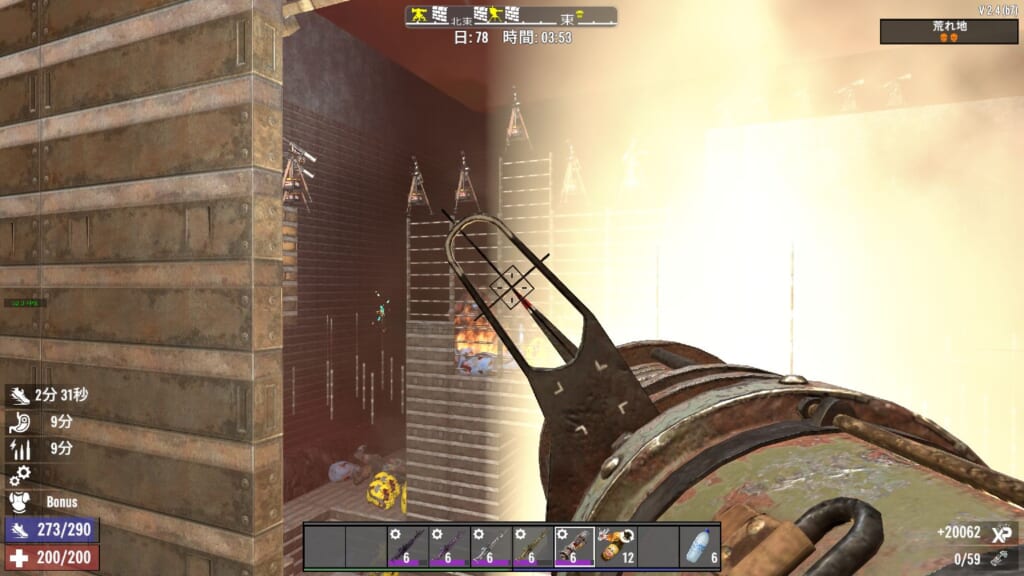
Task: Click the armor Bonus buff icon
Action: (20, 502)
